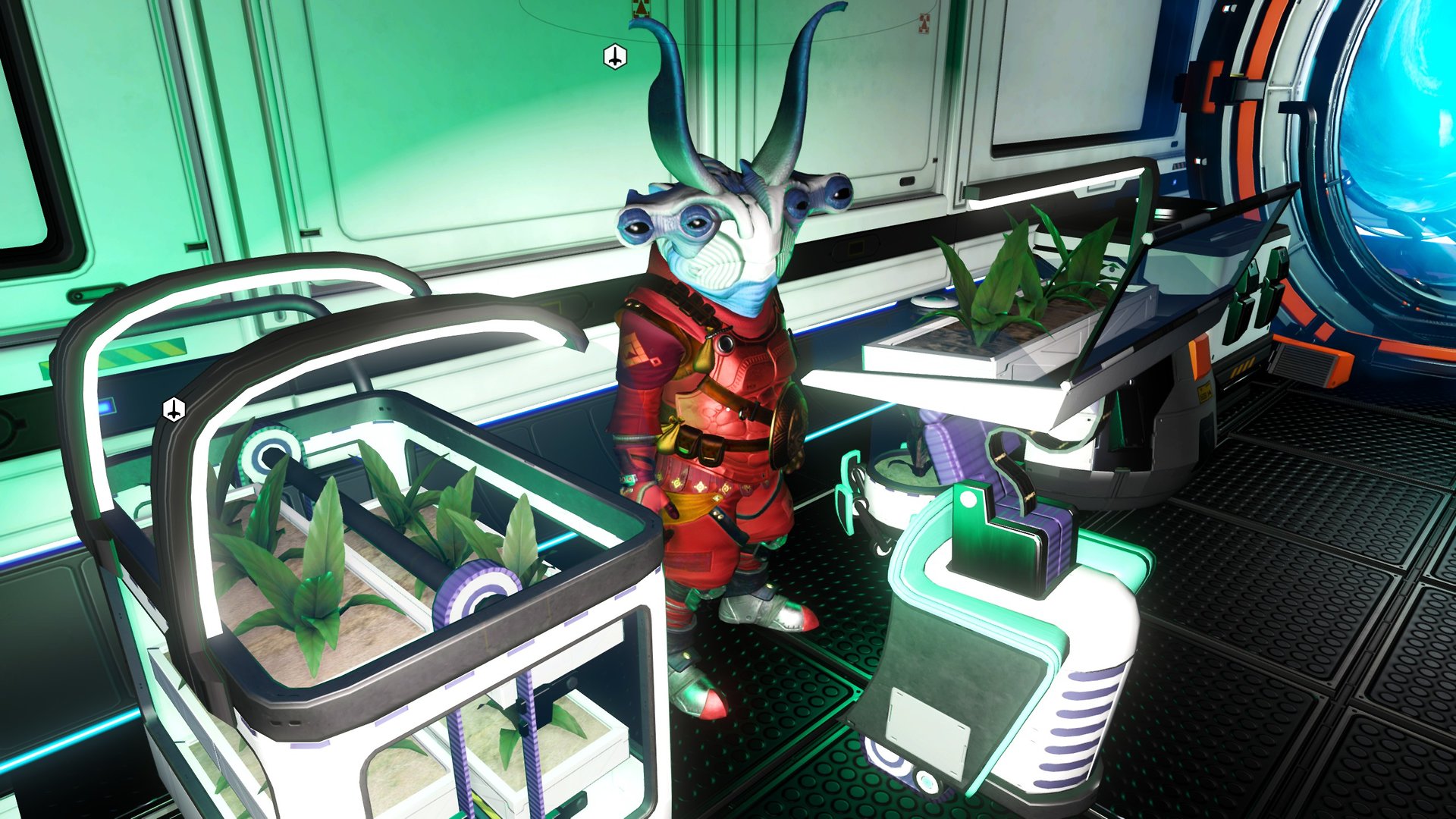Select the starship marker on the planter frame

click(174, 409)
